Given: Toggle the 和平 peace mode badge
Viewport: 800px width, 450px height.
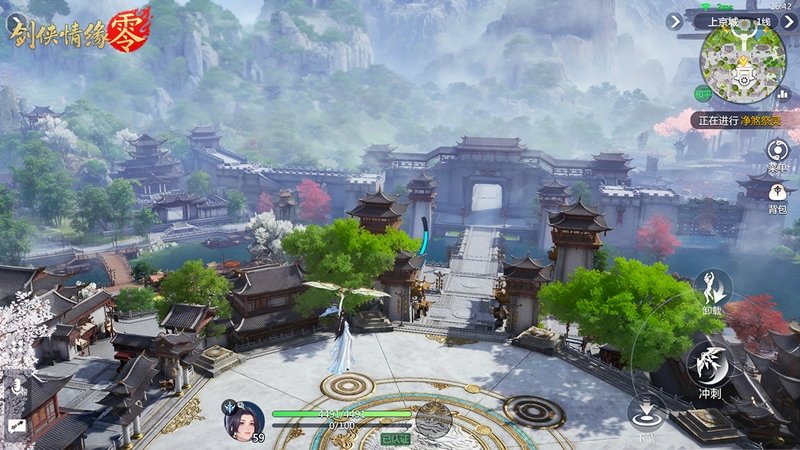Looking at the screenshot, I should point(703,93).
